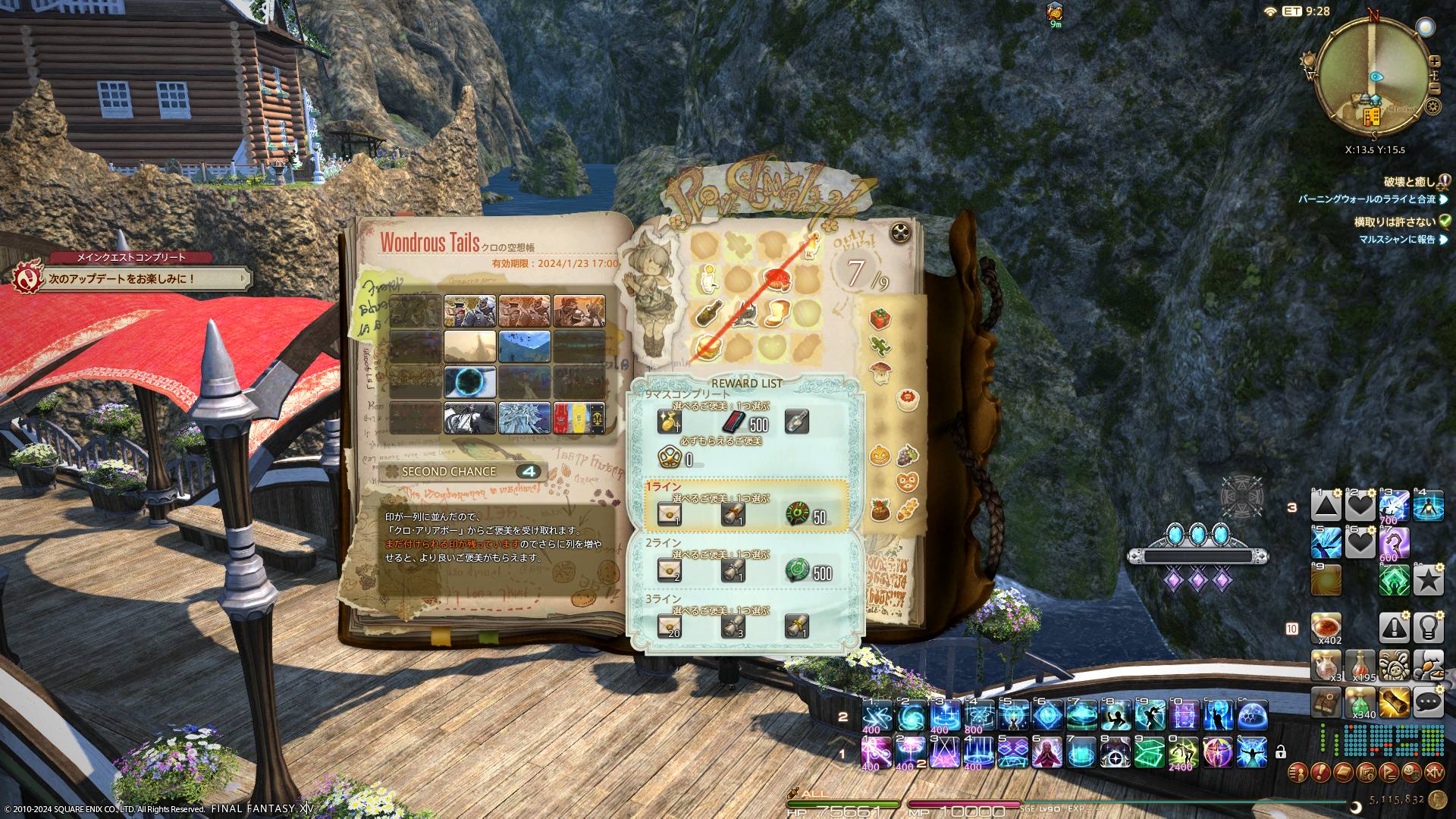This screenshot has height=819, width=1456.
Task: Close the Wondrous Tails book
Action: (x=899, y=232)
